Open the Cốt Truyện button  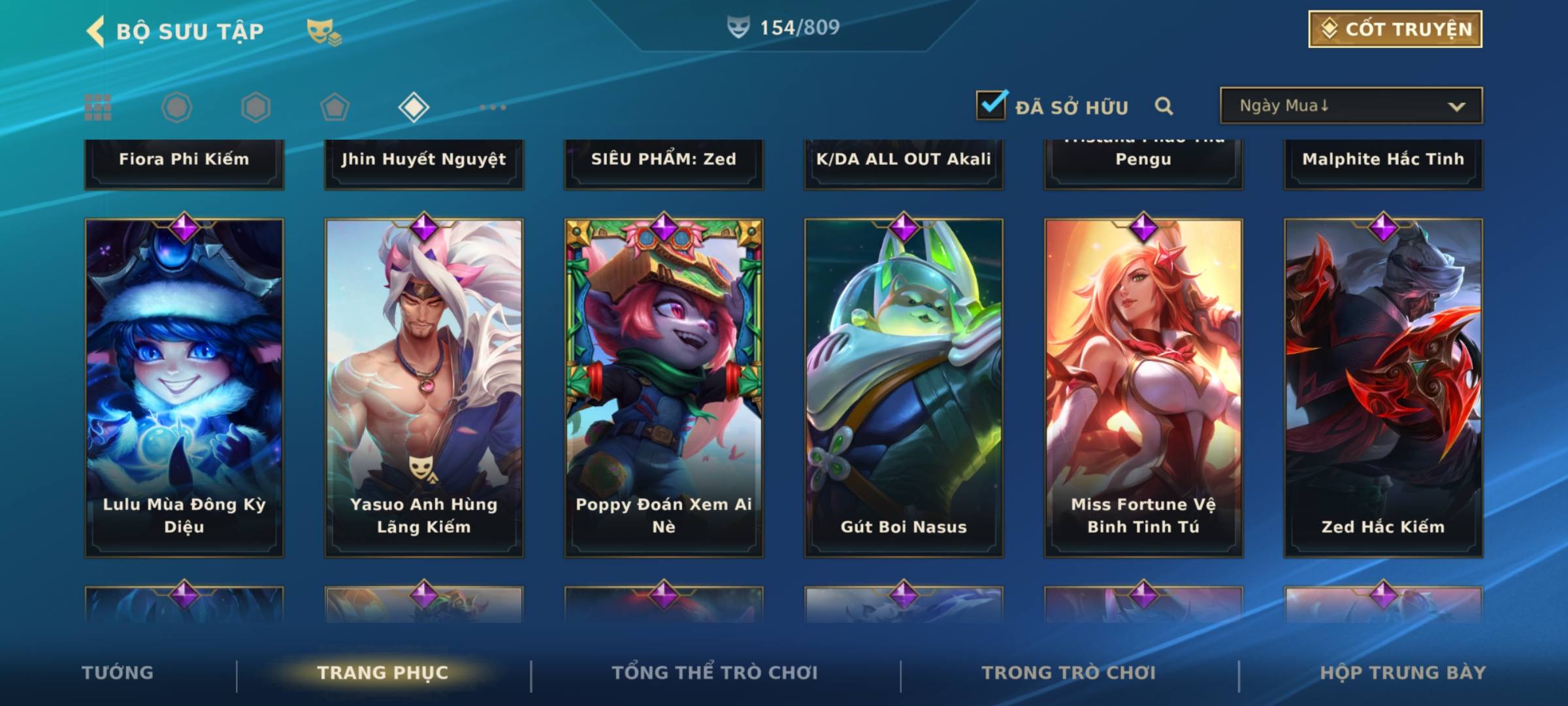pyautogui.click(x=1395, y=29)
